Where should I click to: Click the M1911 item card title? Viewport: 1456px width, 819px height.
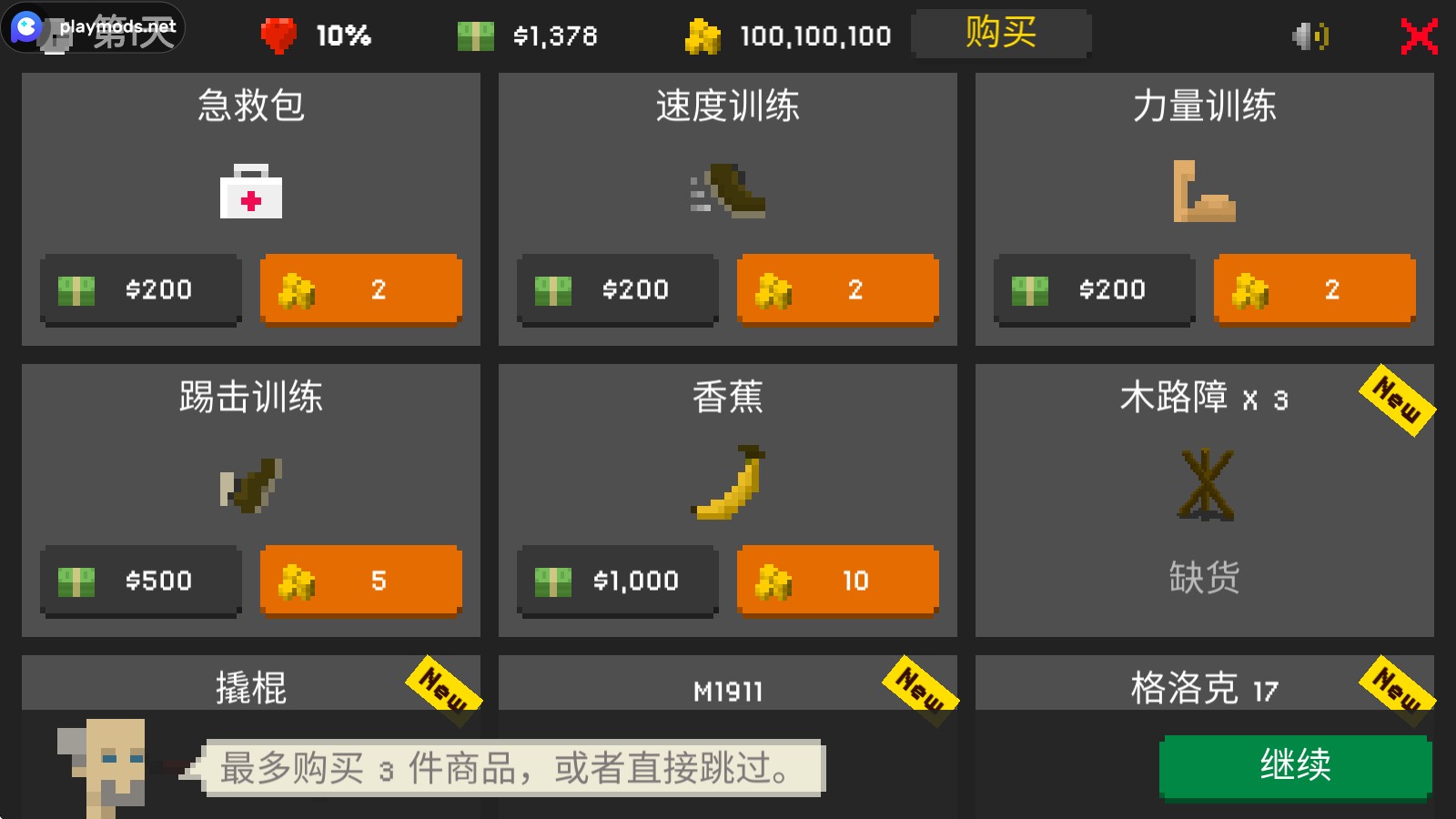point(727,692)
